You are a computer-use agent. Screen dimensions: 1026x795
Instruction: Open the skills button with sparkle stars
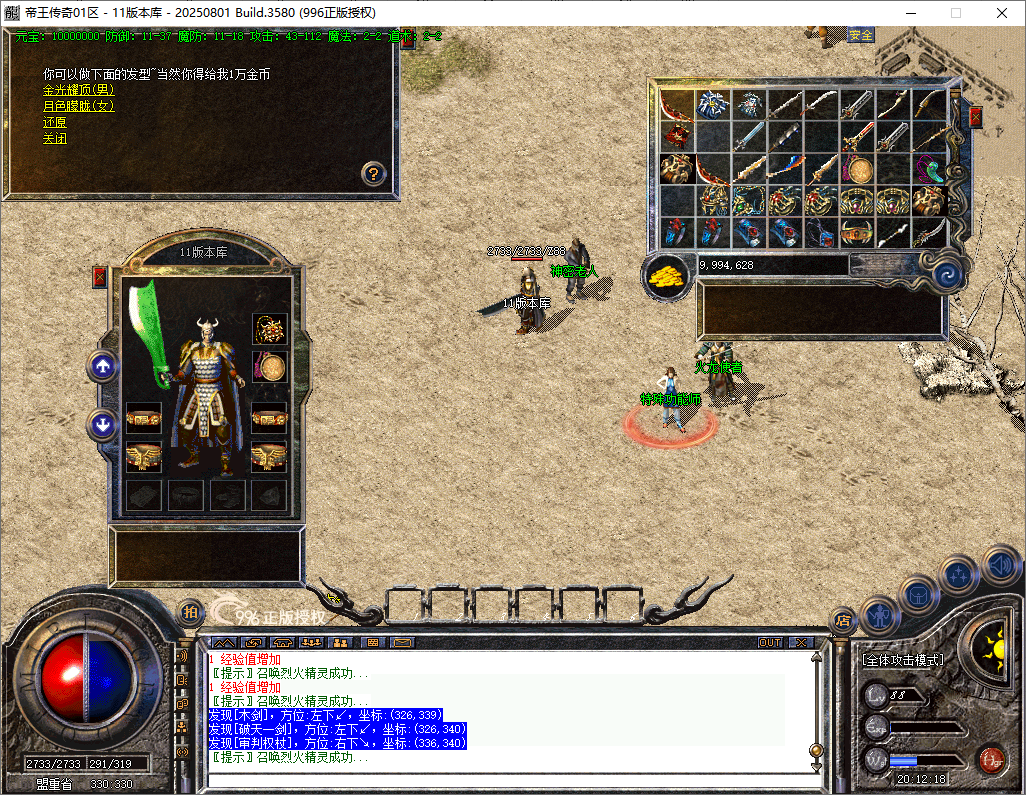pyautogui.click(x=958, y=575)
